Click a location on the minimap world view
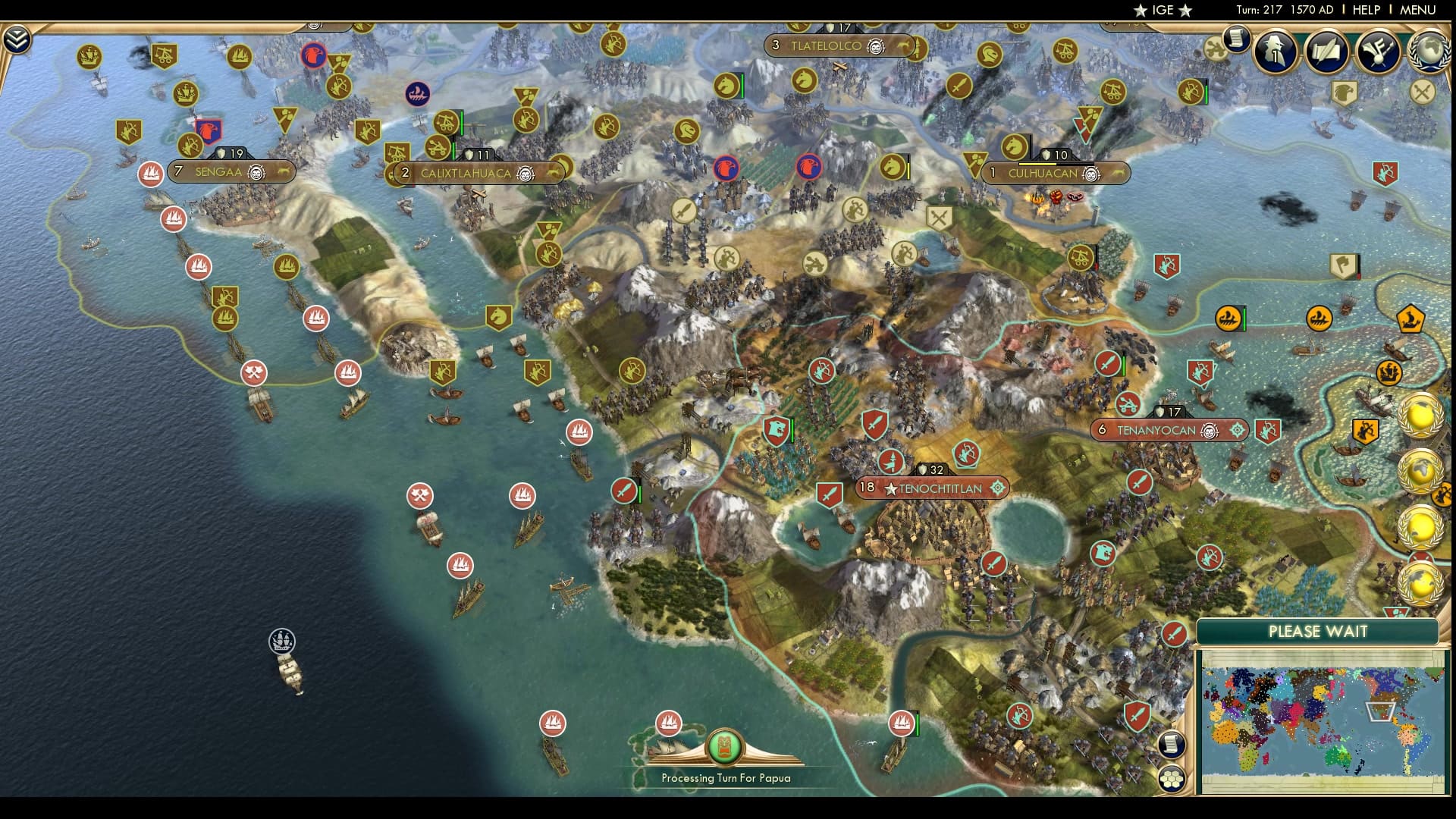 click(x=1327, y=720)
